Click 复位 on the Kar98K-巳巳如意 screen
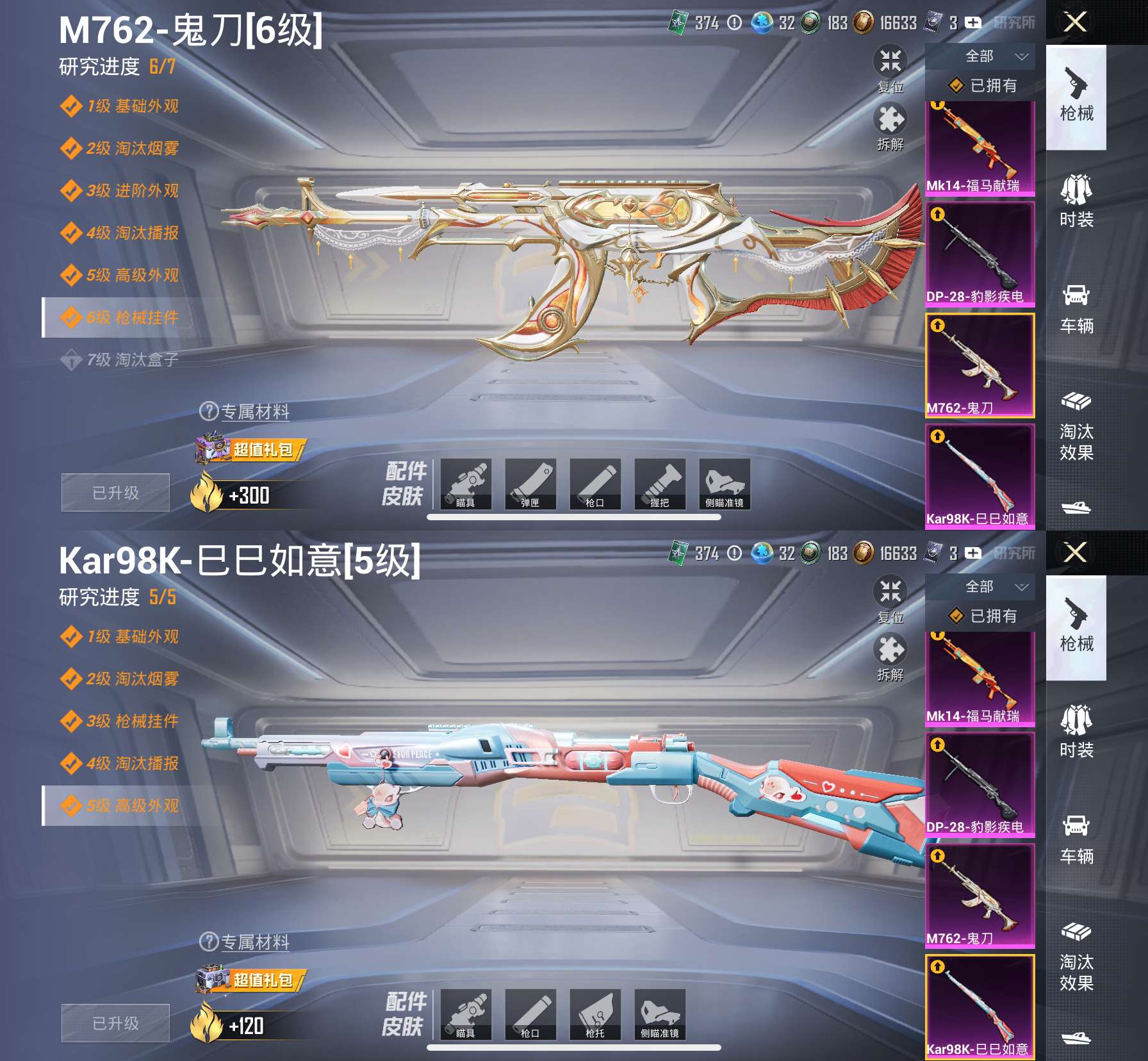Viewport: 1148px width, 1061px height. point(890,598)
